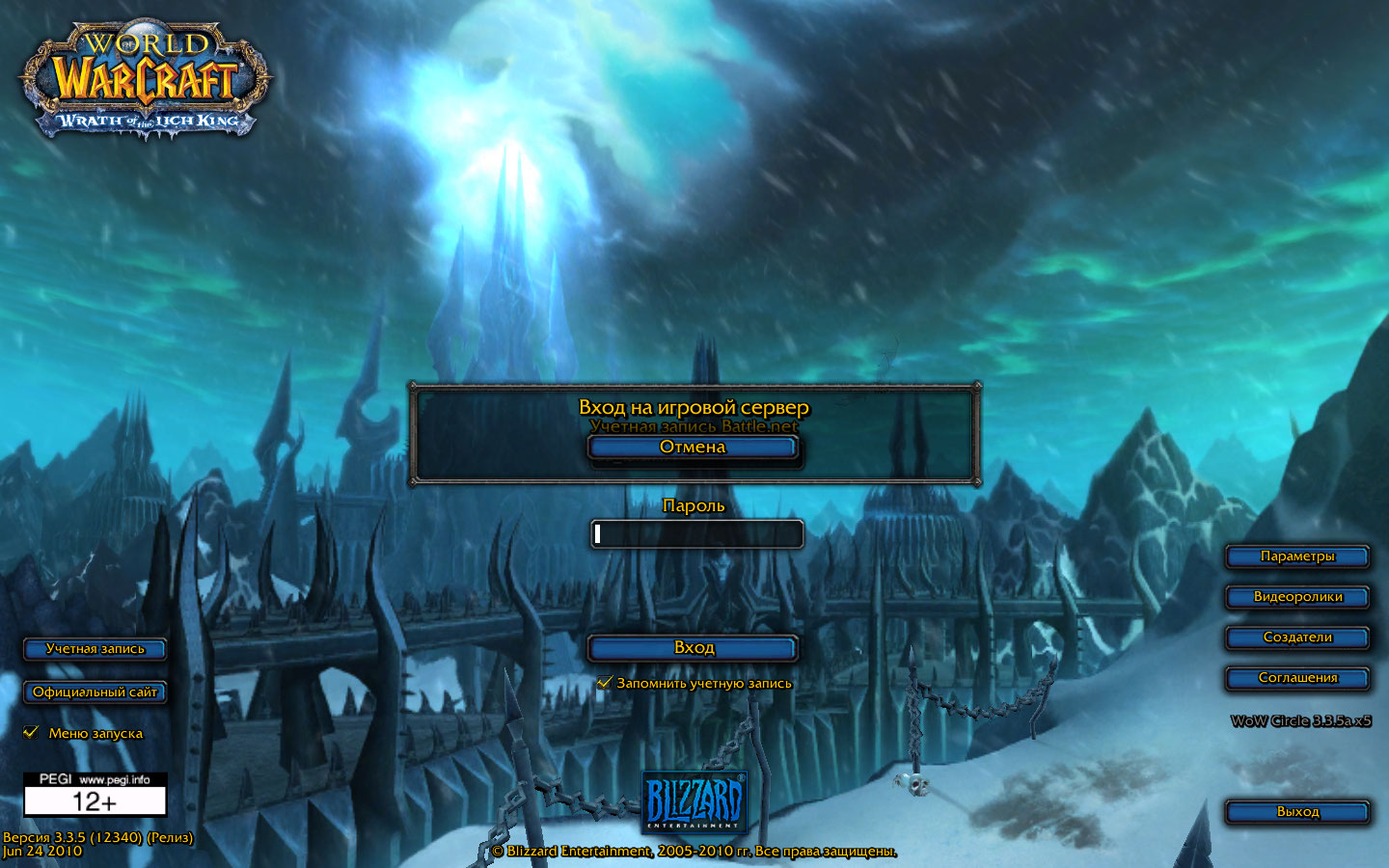This screenshot has height=868, width=1389.
Task: Quit the game with Выход
Action: pos(1297,812)
